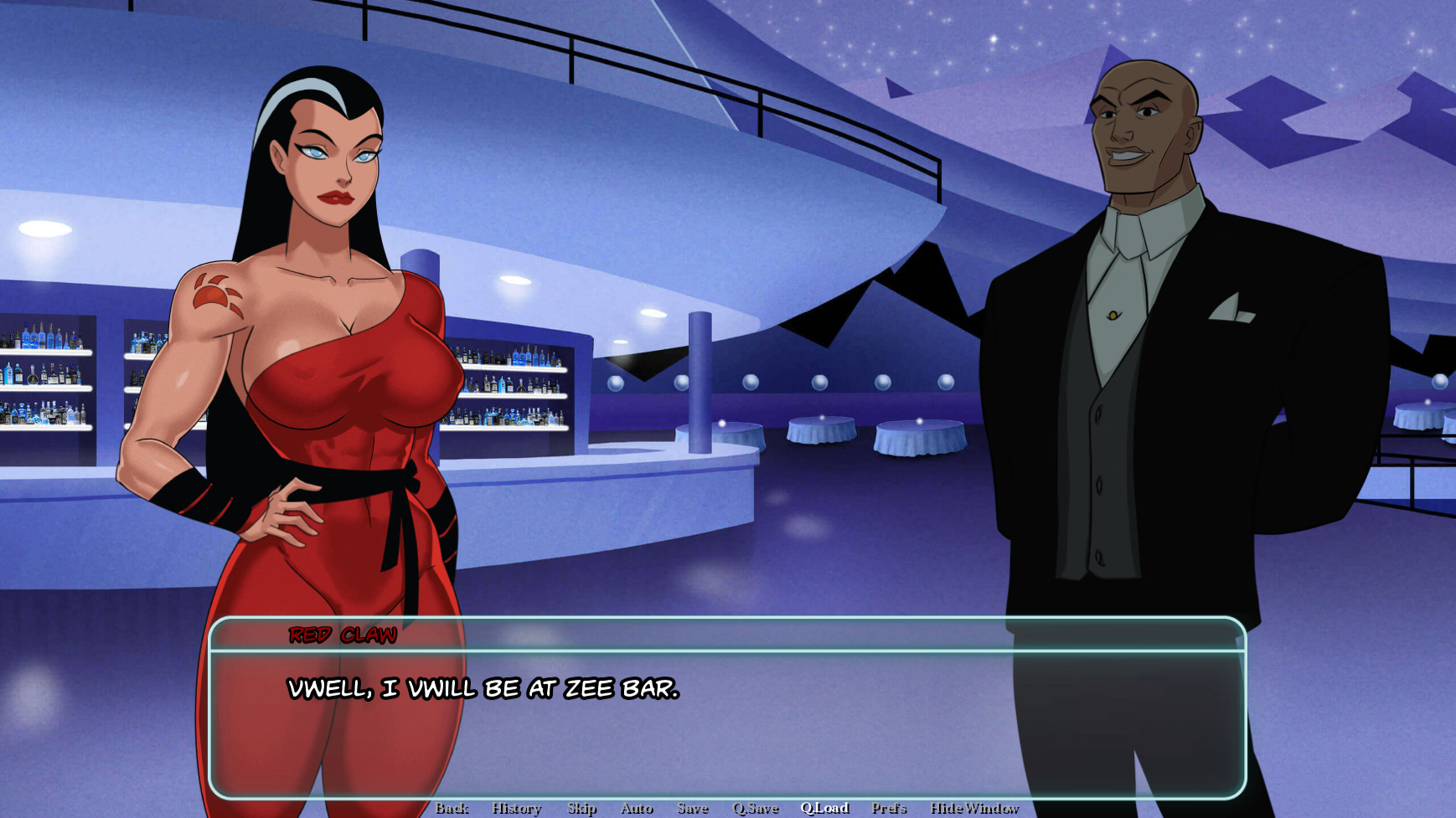Go back one line with Back
The image size is (1456, 818).
[452, 808]
